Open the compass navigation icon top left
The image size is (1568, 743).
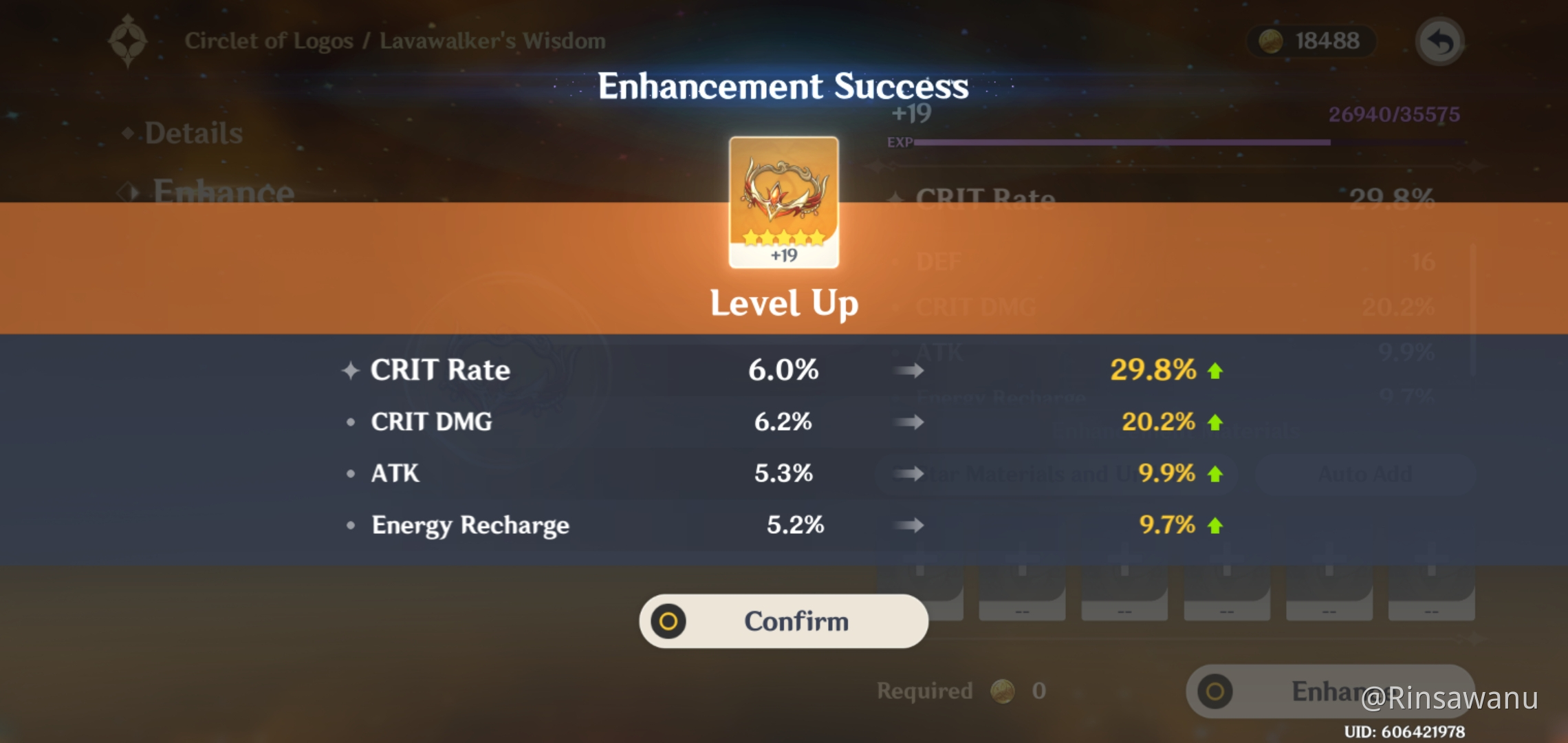(x=128, y=40)
